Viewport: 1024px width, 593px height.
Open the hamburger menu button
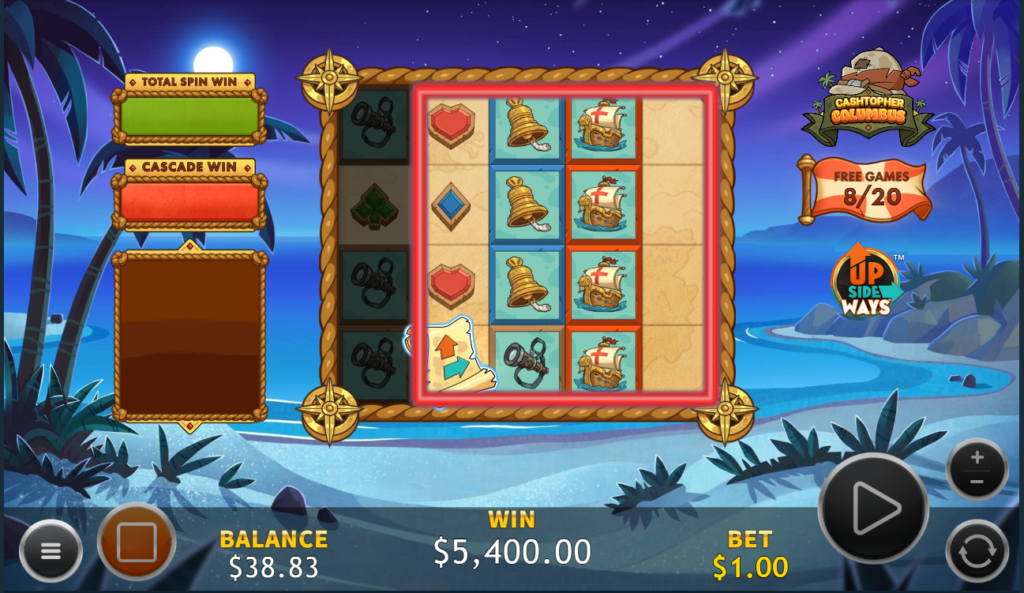(50, 551)
